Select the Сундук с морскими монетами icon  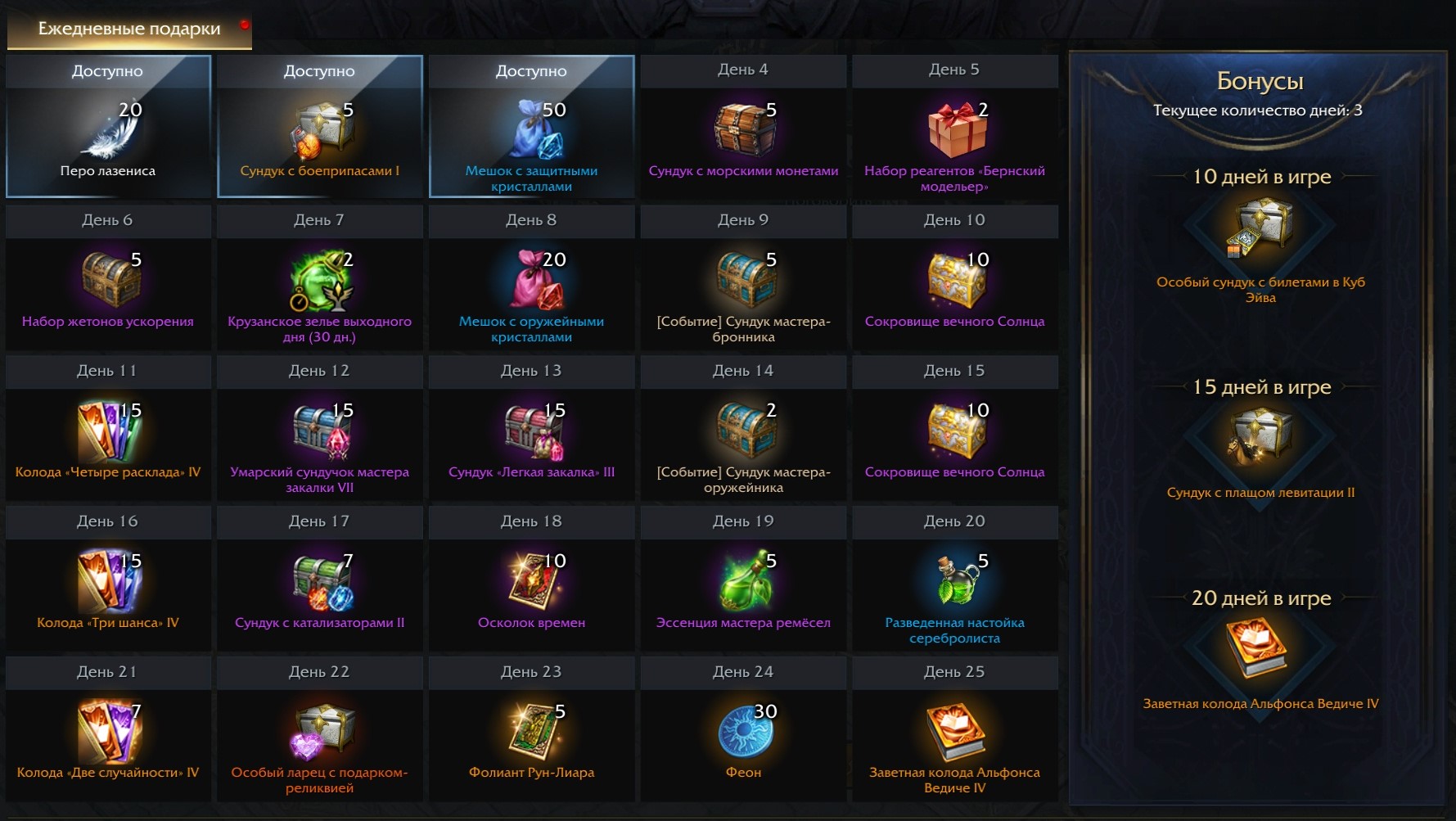tap(742, 131)
